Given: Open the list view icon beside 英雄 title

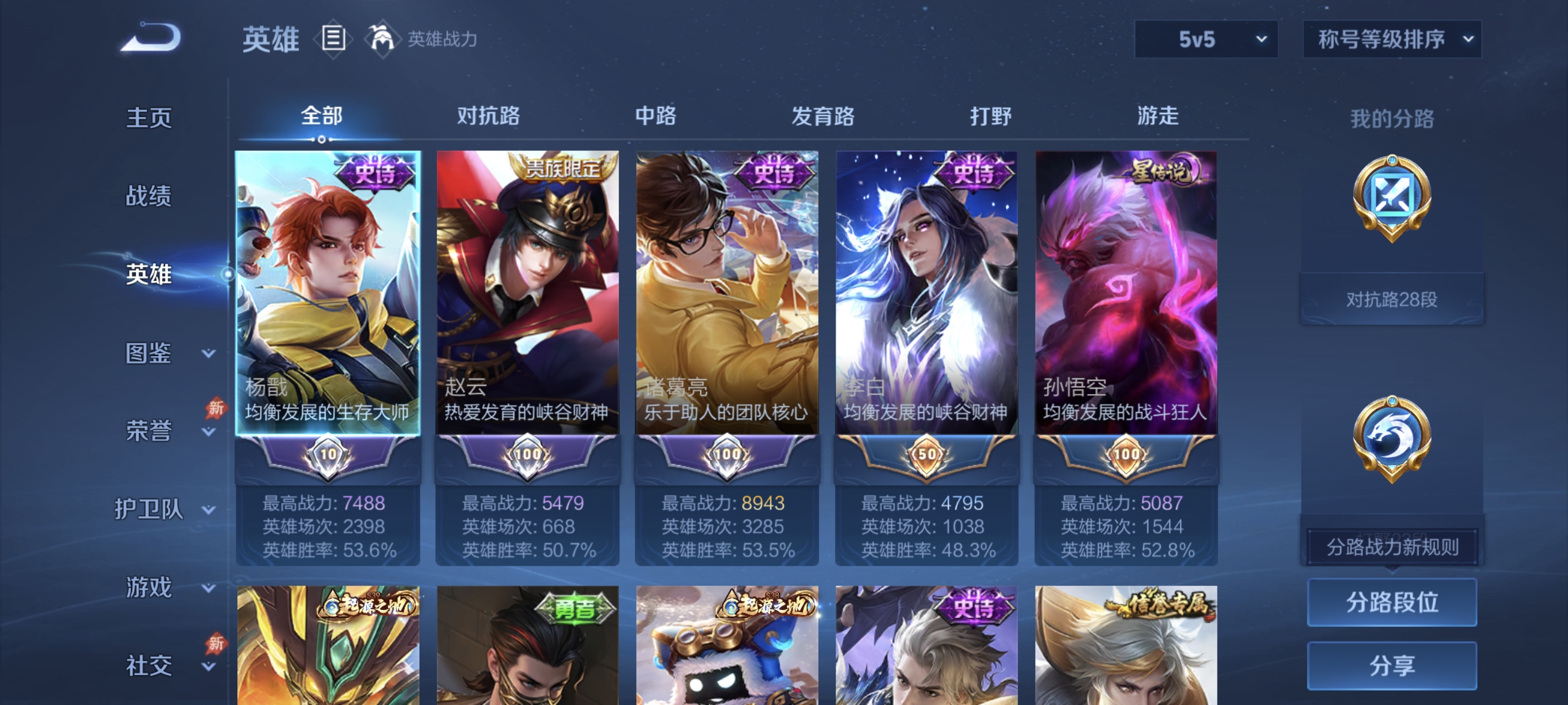Looking at the screenshot, I should pos(332,38).
